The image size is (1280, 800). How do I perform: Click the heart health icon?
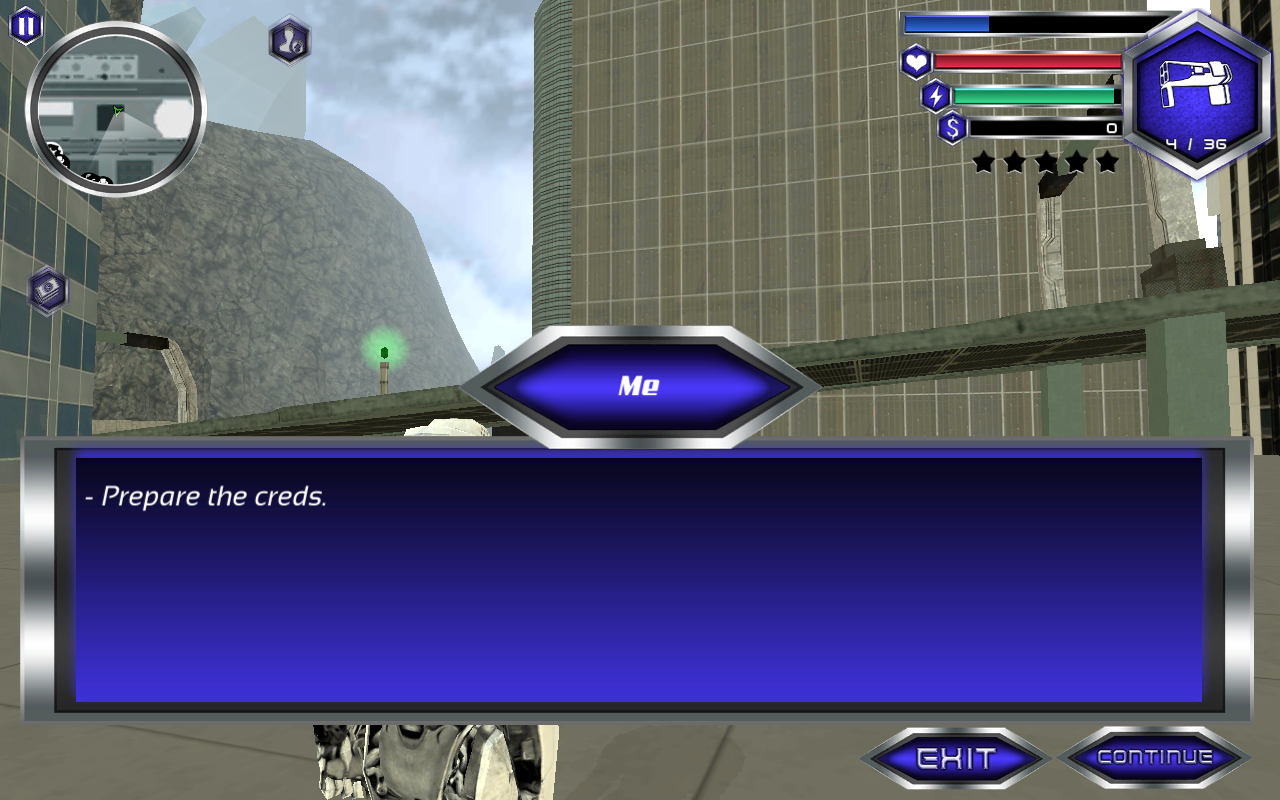click(x=919, y=60)
